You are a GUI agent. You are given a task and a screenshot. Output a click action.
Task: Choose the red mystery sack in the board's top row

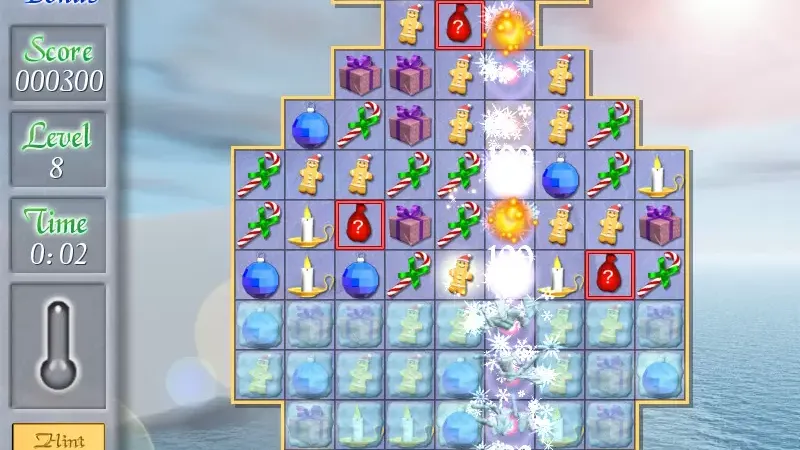coord(460,26)
